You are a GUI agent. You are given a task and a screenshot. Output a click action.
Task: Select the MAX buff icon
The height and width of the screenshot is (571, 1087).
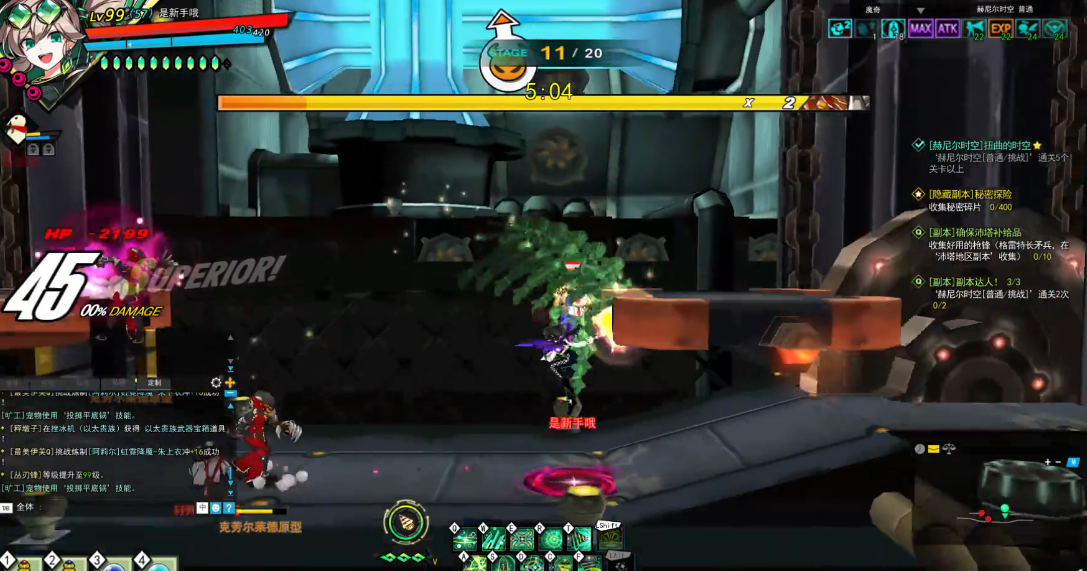tap(920, 28)
